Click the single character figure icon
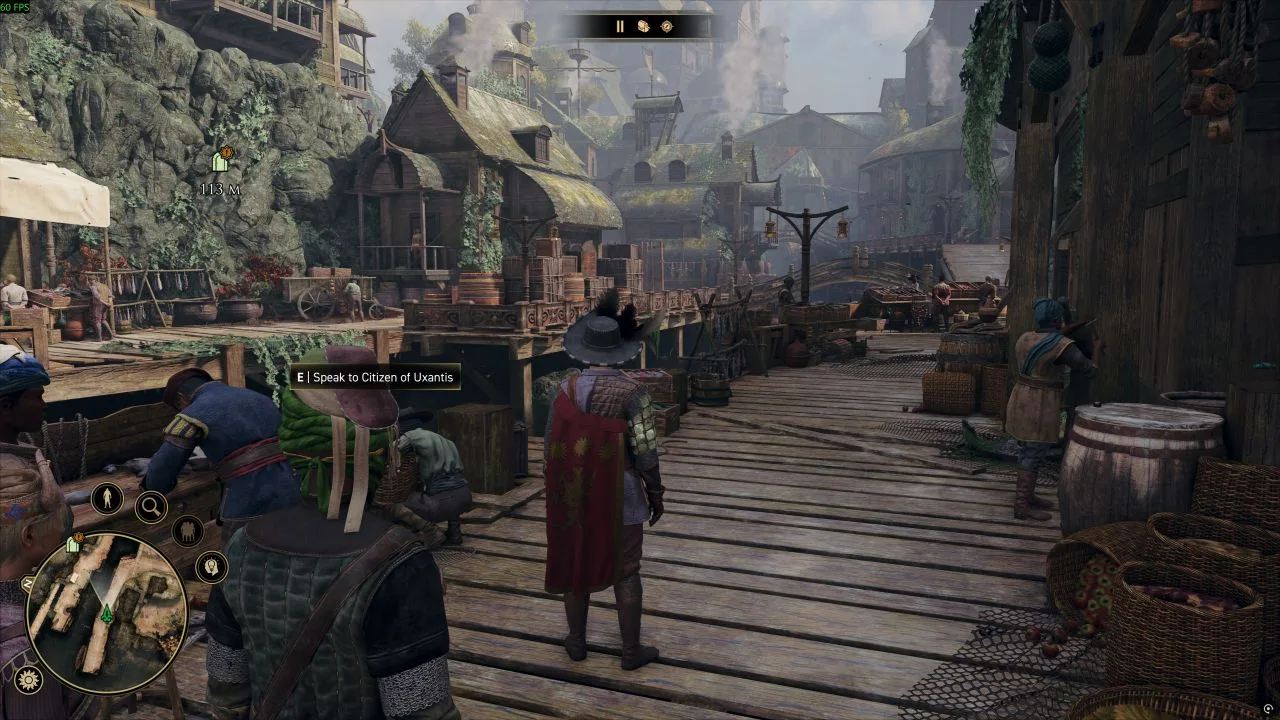 tap(107, 498)
